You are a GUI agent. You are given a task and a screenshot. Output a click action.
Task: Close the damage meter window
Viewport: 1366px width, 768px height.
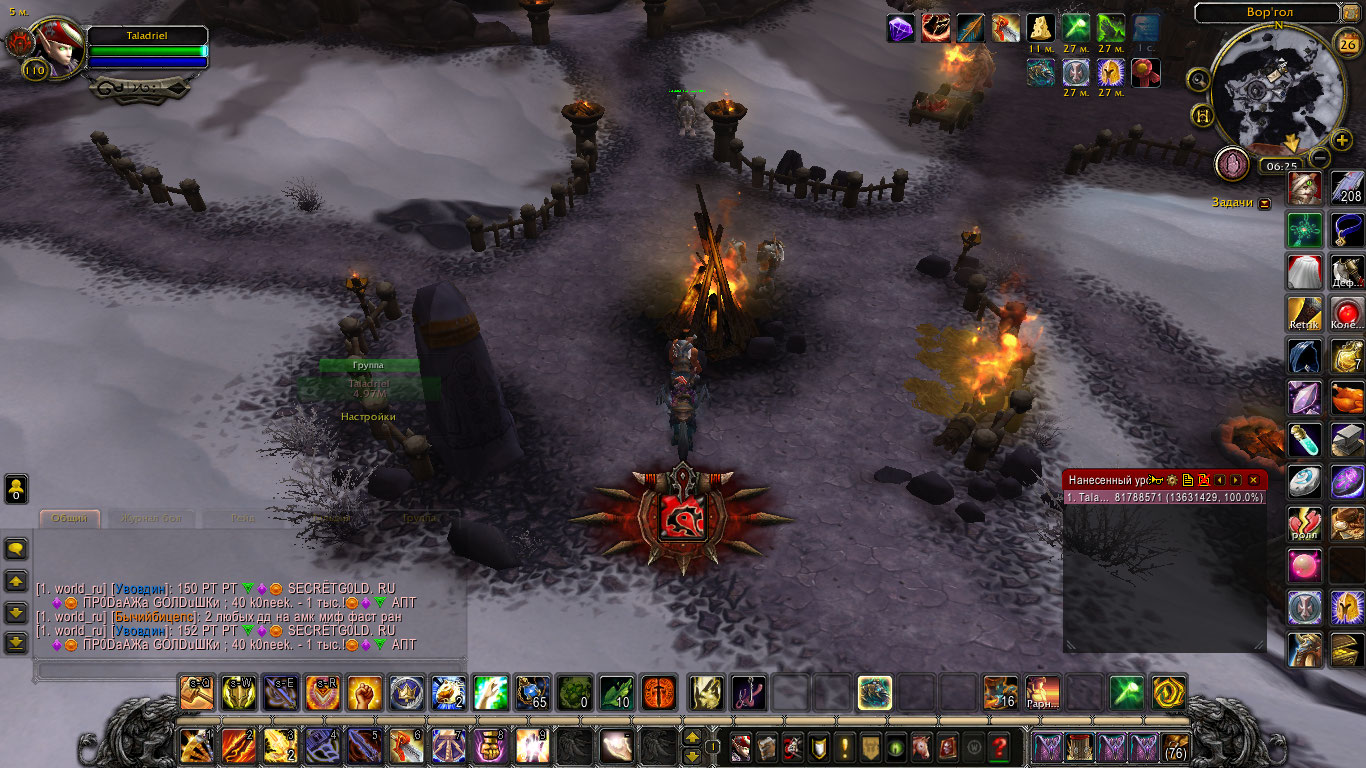click(x=1253, y=480)
